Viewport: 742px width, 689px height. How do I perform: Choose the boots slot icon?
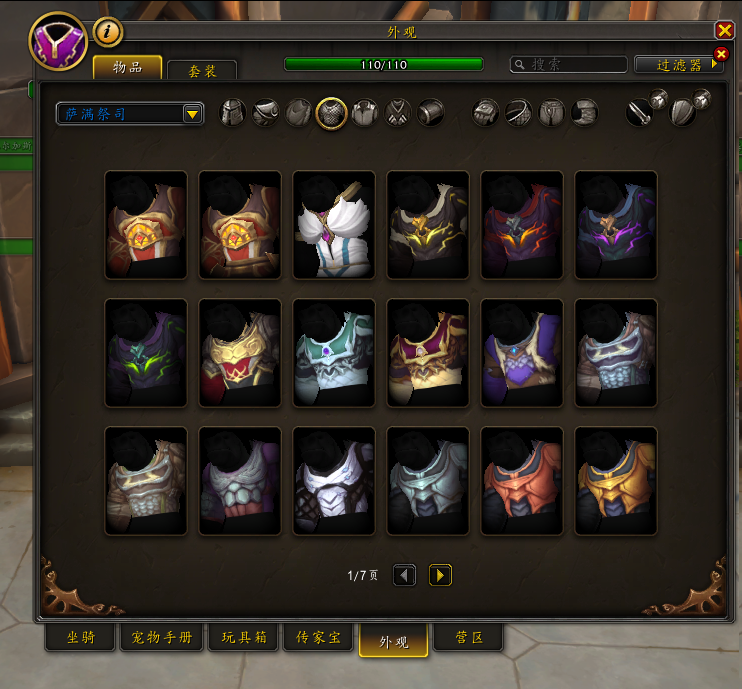click(x=585, y=113)
